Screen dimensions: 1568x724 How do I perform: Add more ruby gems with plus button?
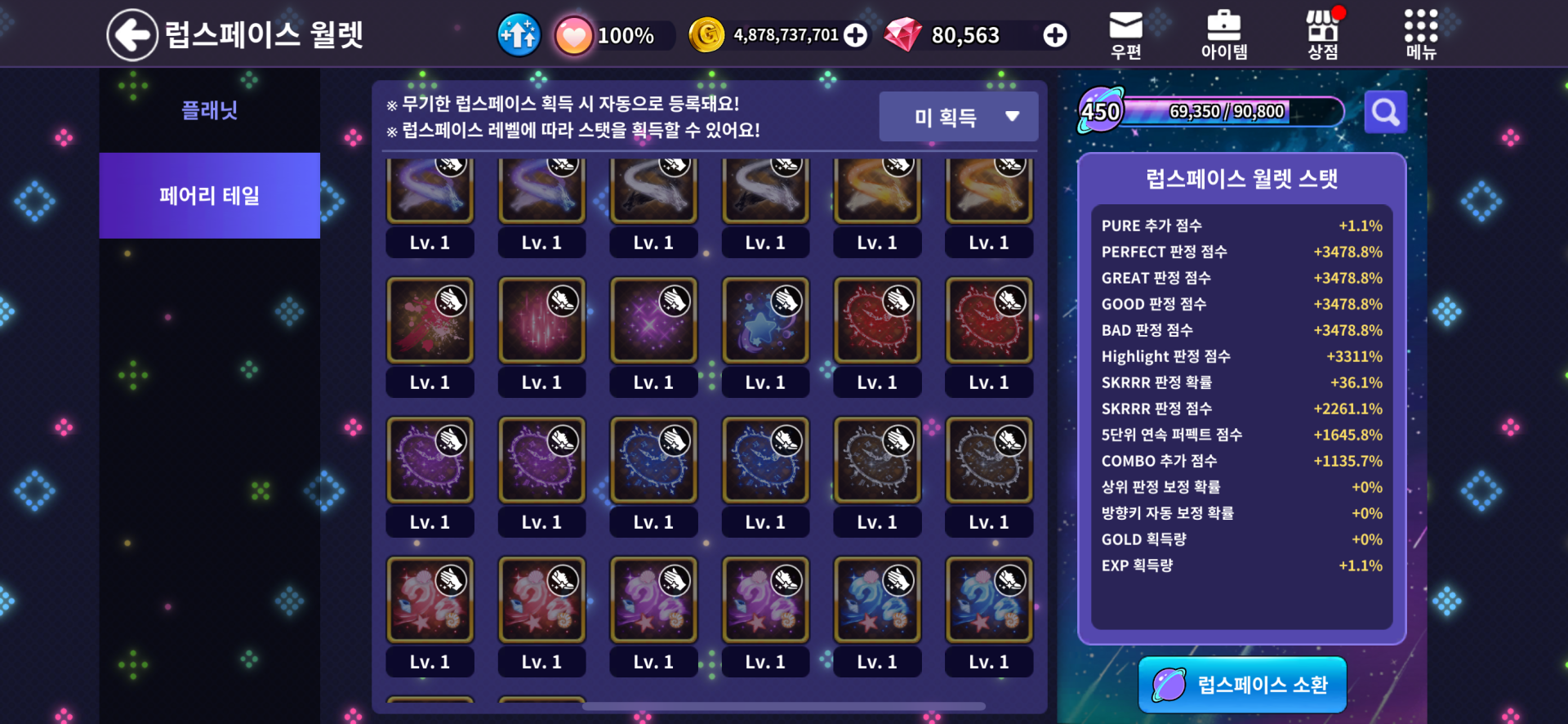[1054, 35]
